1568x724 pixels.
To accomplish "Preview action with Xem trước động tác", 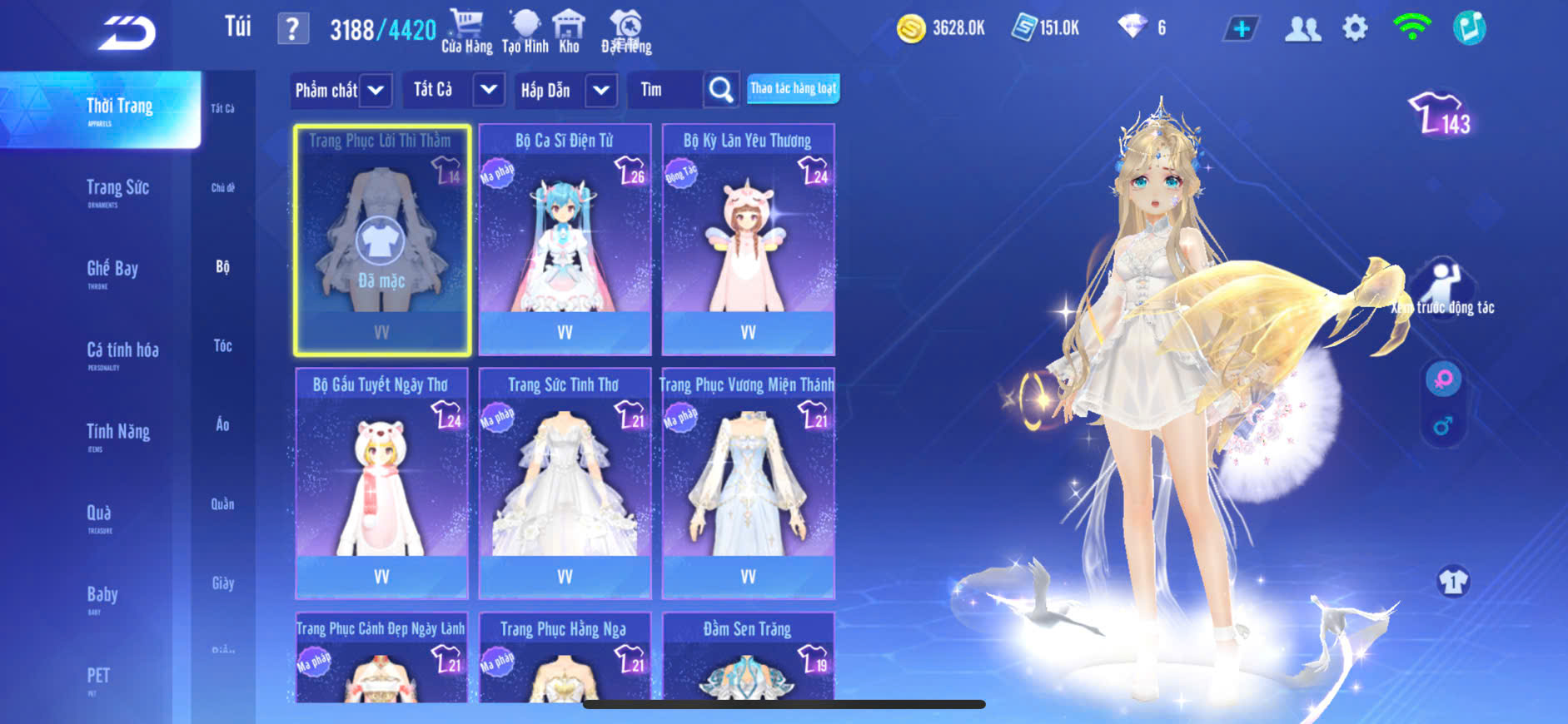I will (1444, 290).
